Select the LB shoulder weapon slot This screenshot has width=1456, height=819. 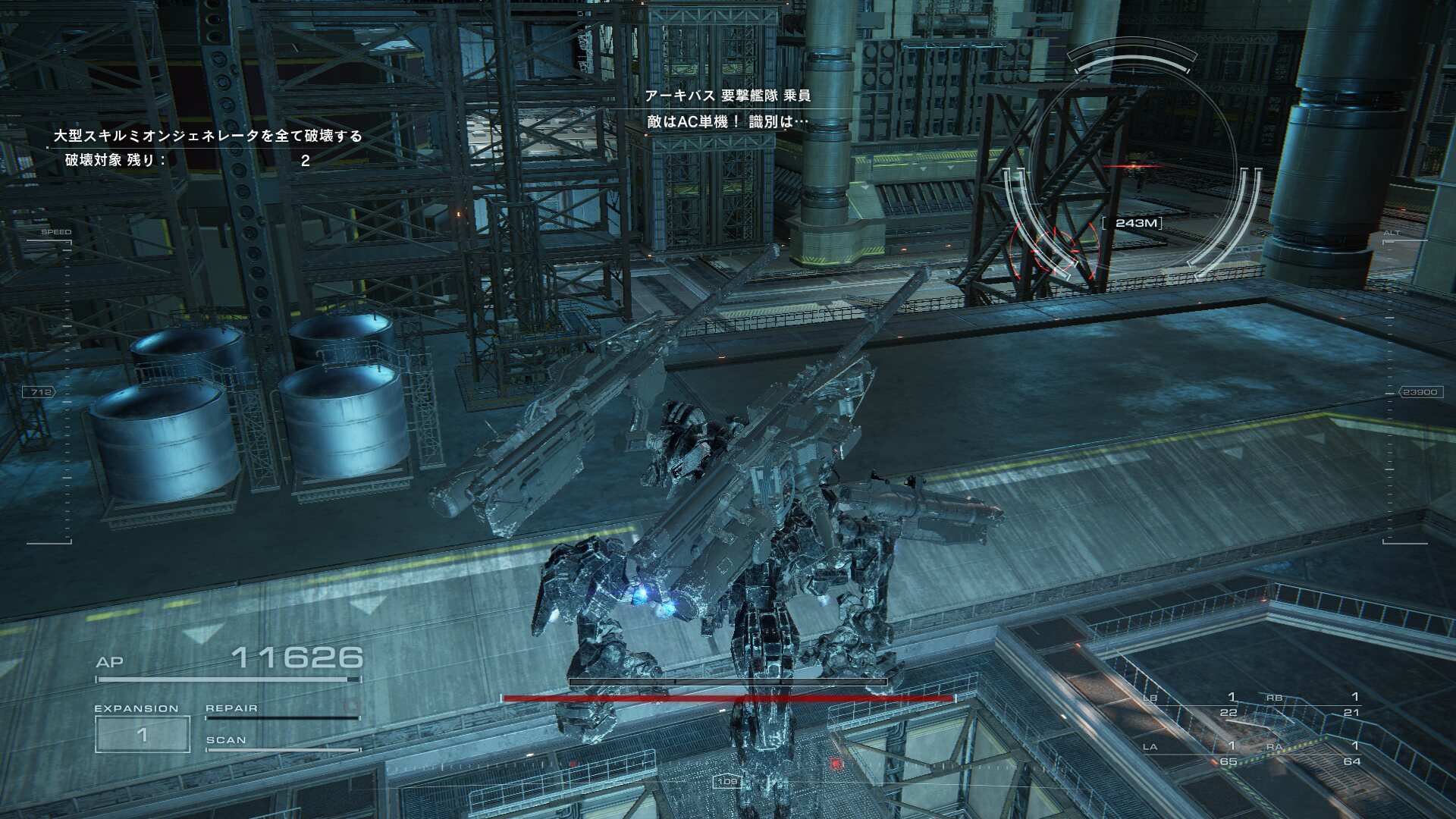1192,704
